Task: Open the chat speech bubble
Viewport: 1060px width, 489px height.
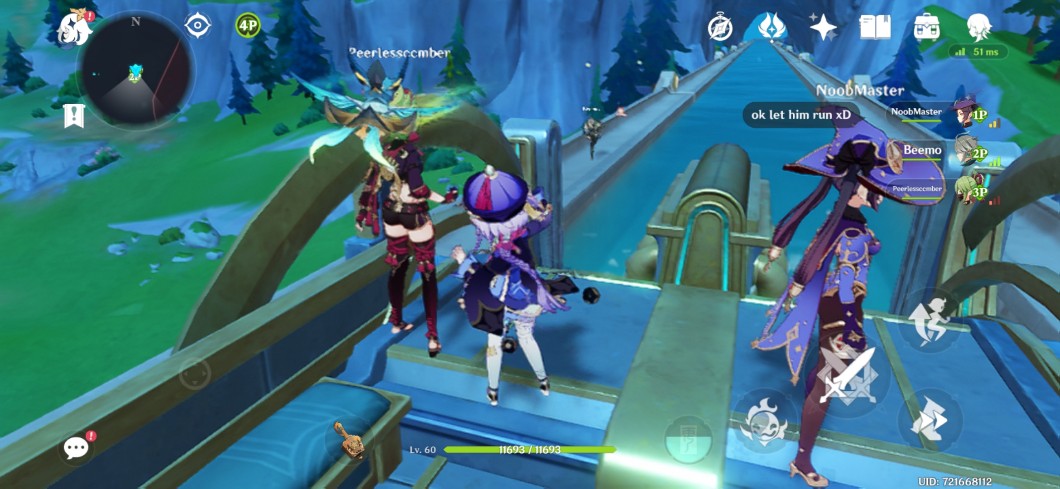Action: point(76,447)
